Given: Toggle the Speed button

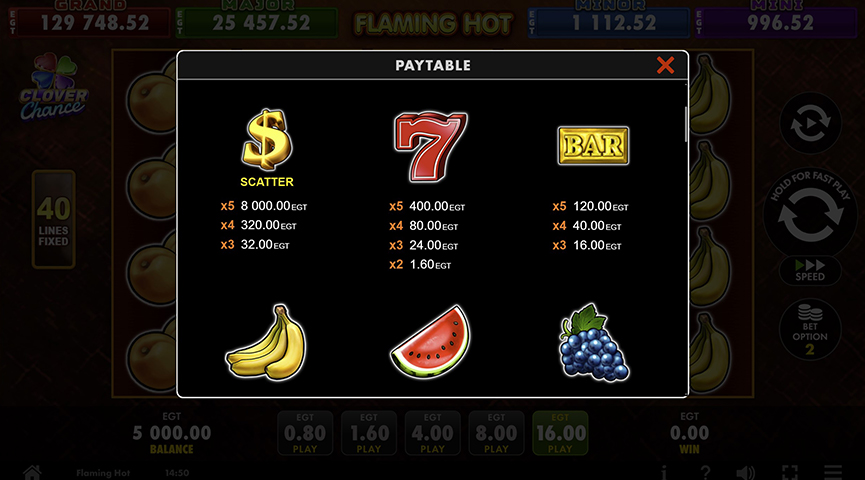Looking at the screenshot, I should point(809,271).
